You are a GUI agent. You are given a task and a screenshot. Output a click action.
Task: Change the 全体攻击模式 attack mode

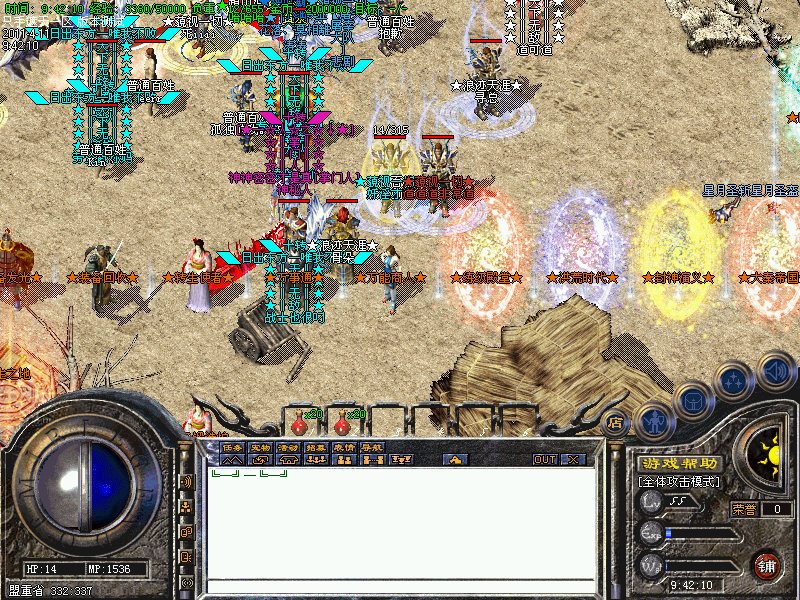point(679,482)
